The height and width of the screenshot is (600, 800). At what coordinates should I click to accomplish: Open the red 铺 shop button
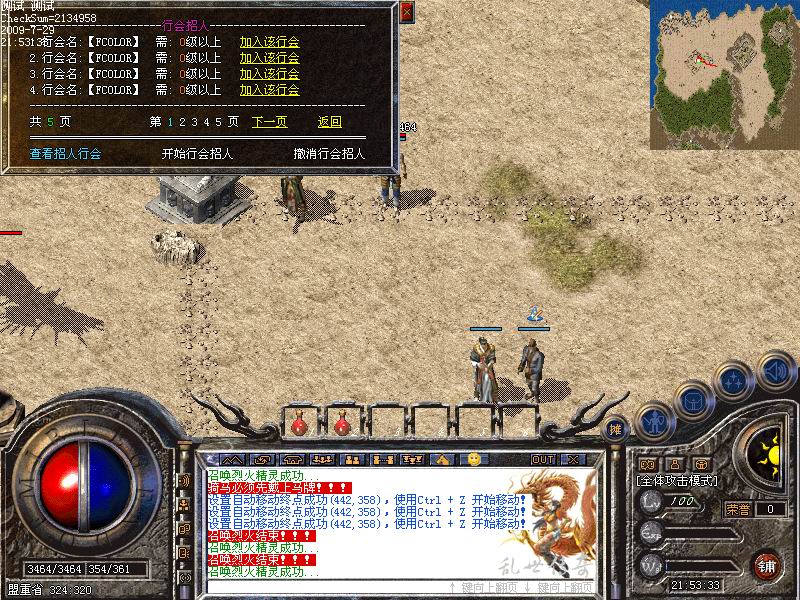(x=768, y=563)
